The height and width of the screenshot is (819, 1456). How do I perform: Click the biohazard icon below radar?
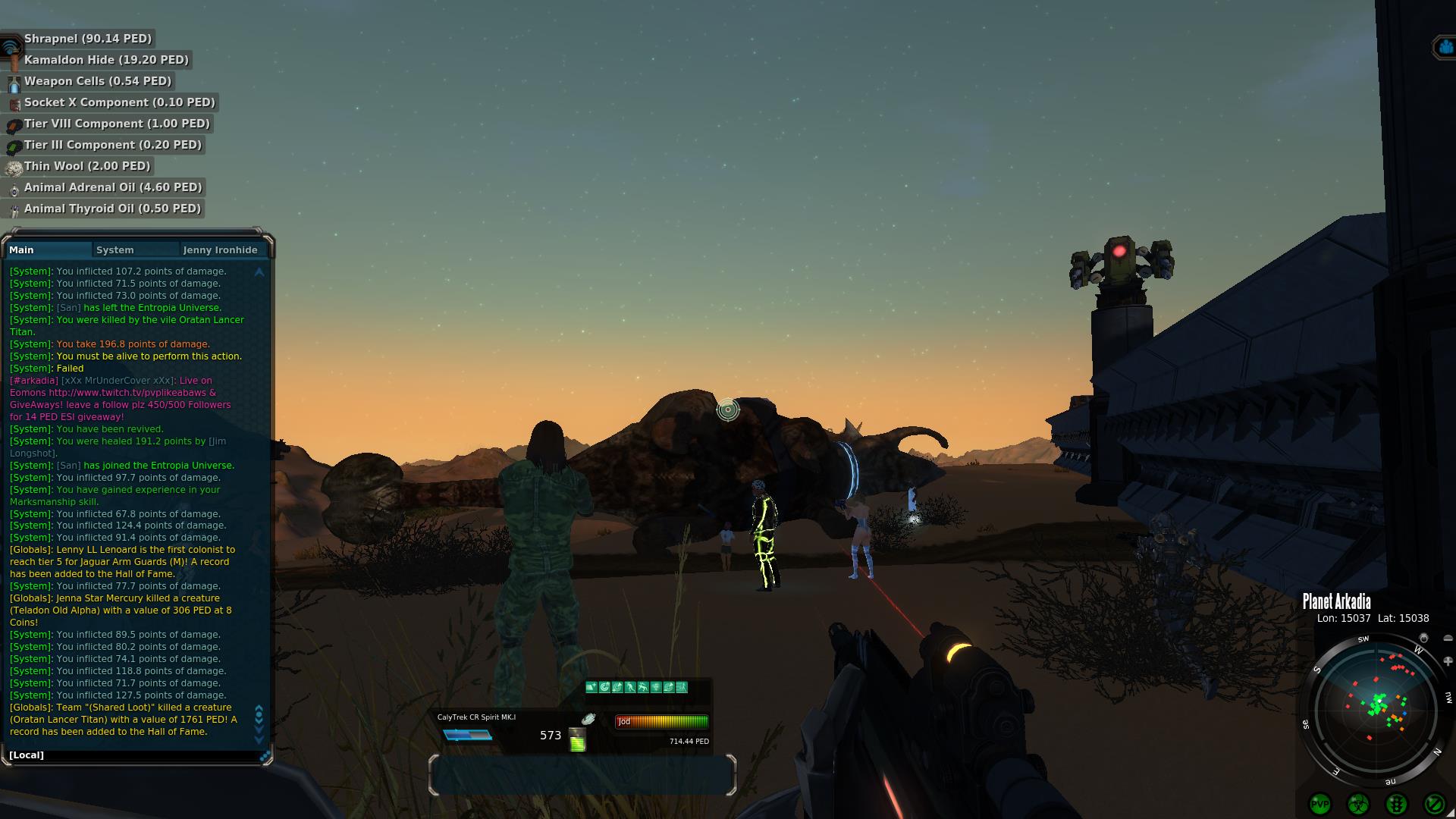point(1357,804)
